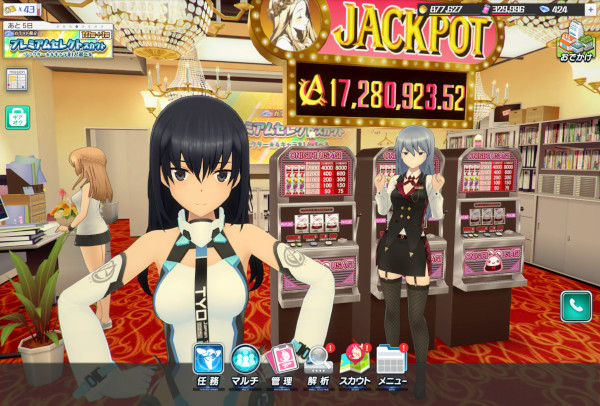Open the calendar icon on the left
The height and width of the screenshot is (406, 600).
16,79
